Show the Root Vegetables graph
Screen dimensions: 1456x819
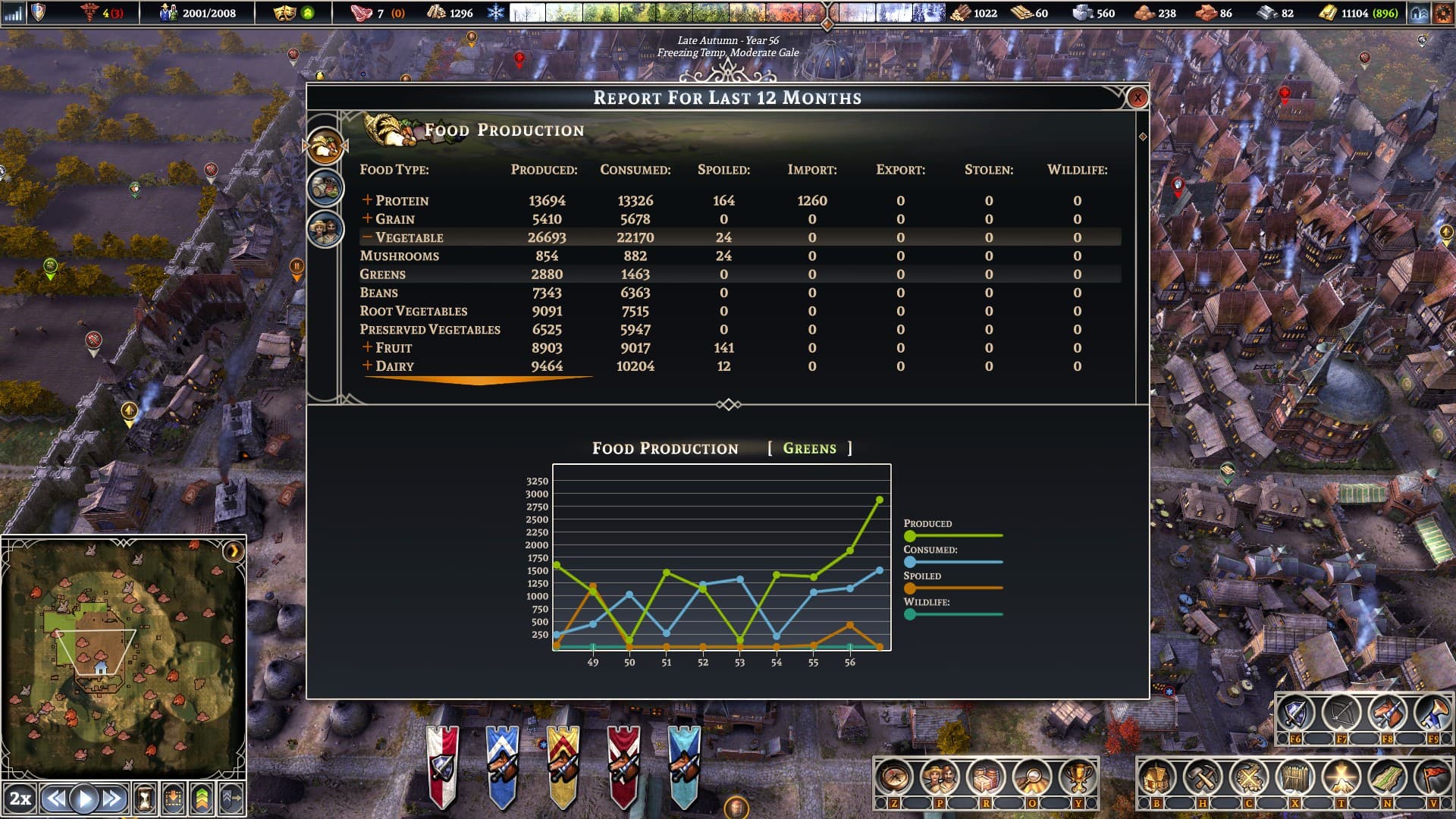413,311
